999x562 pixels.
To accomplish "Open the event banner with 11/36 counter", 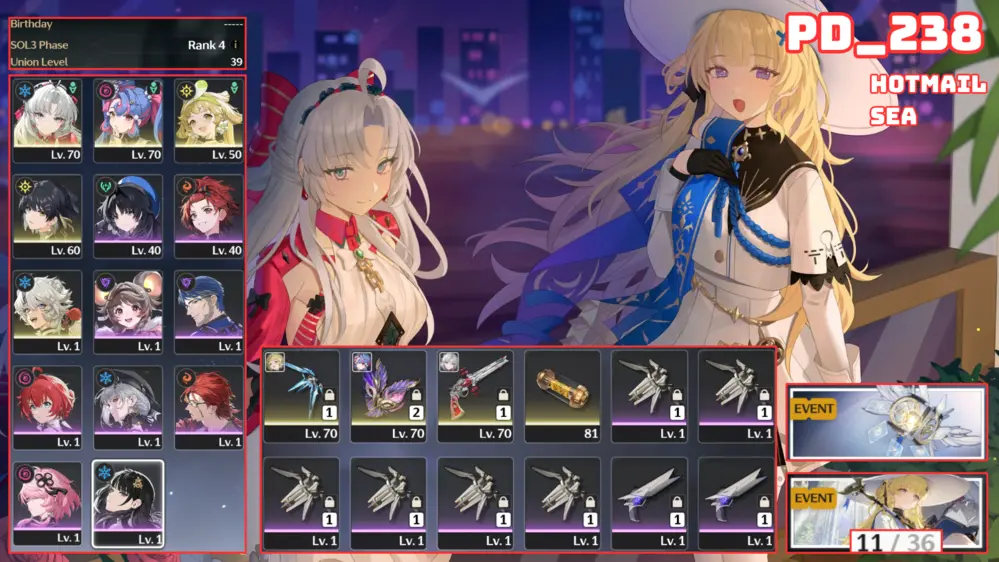I will 886,511.
